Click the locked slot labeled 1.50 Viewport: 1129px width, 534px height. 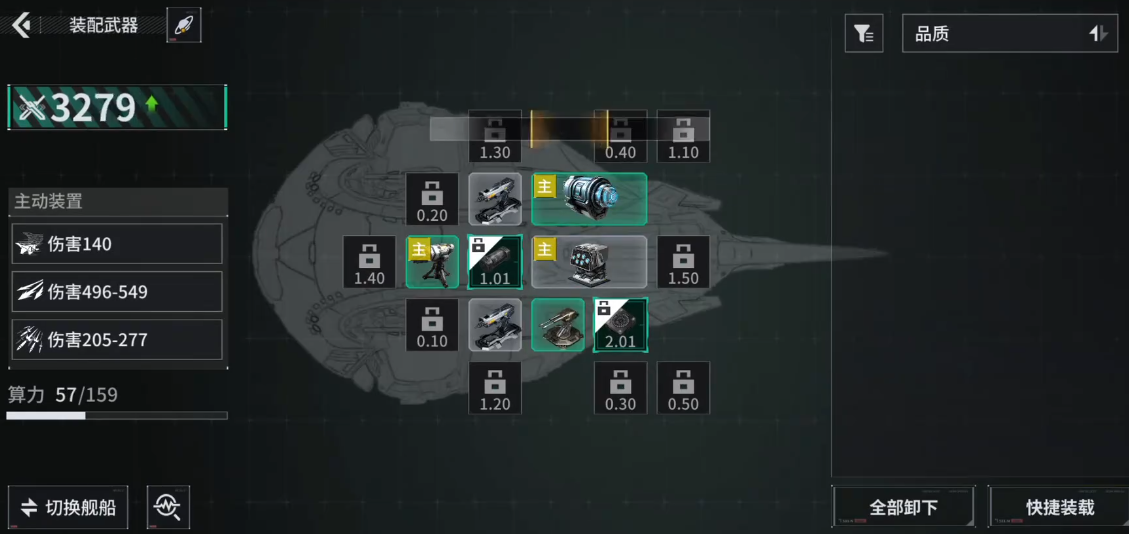tap(683, 262)
